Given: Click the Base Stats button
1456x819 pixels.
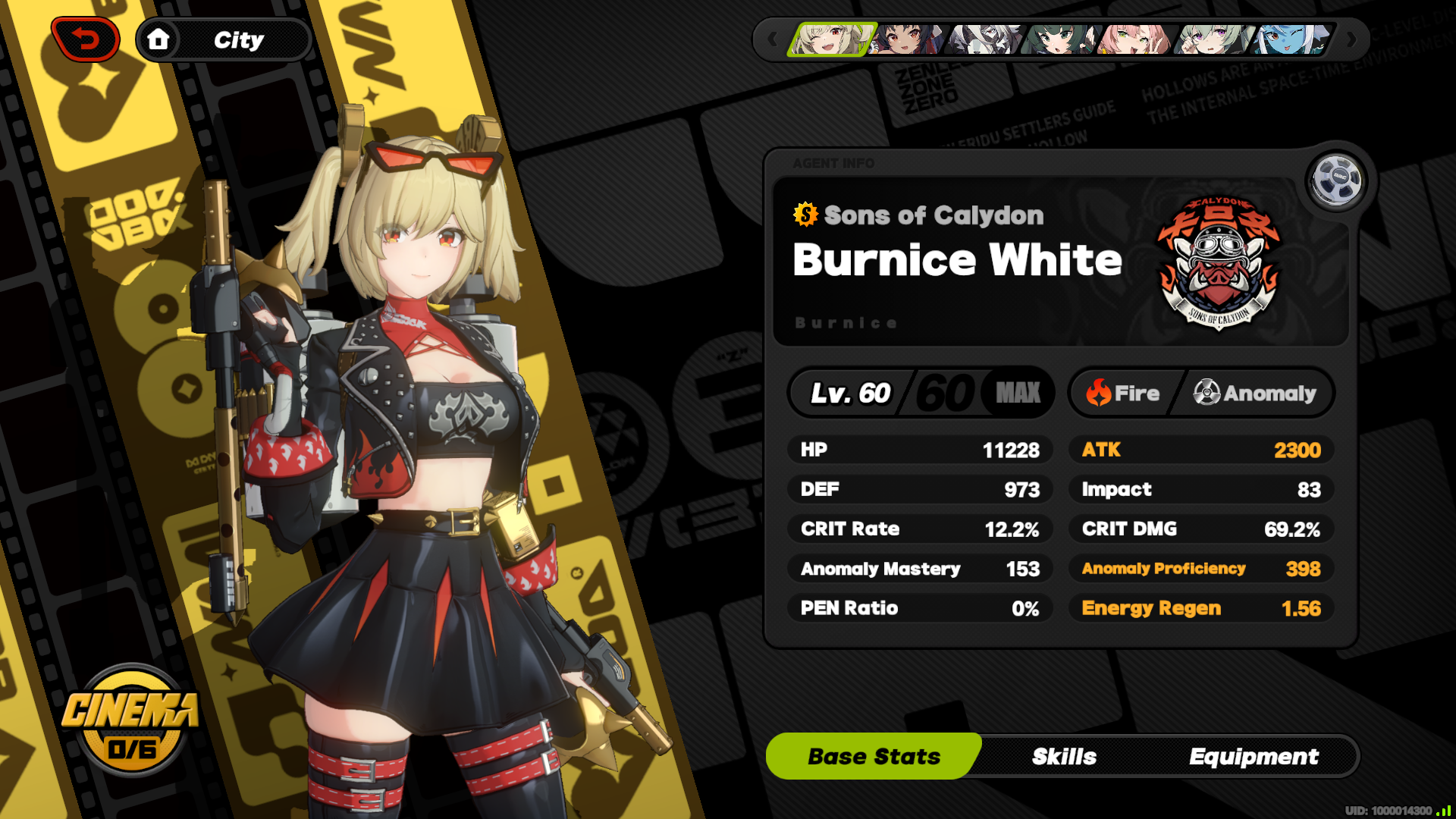Looking at the screenshot, I should 874,755.
